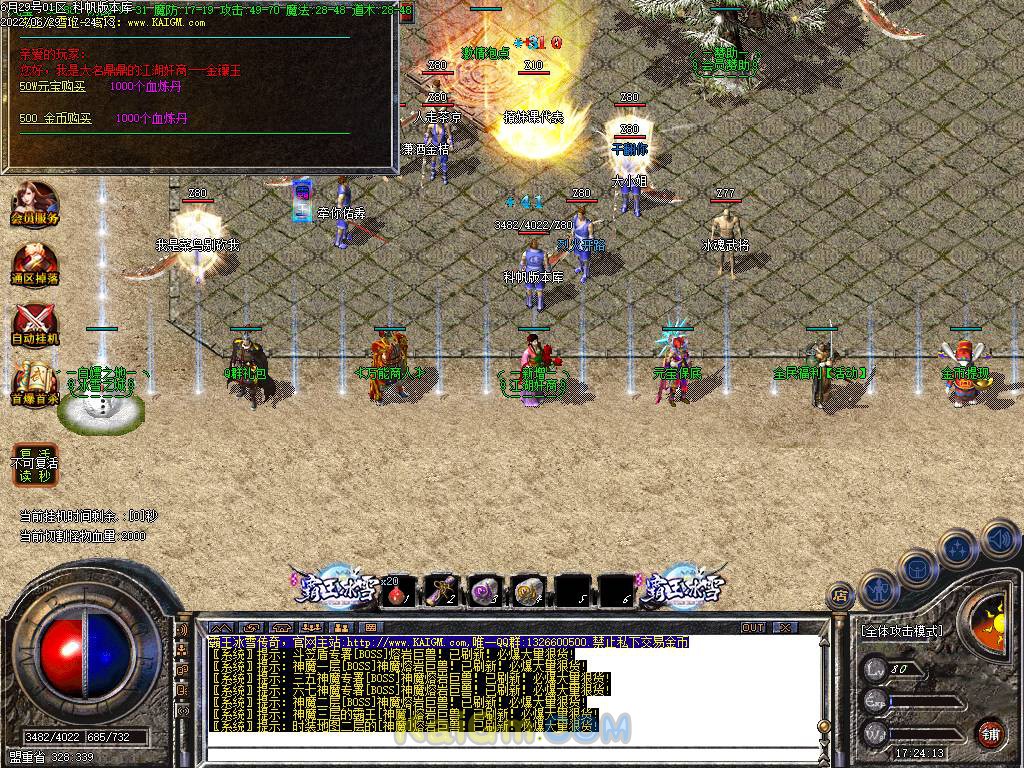This screenshot has height=768, width=1024.
Task: Select the scroll item in belt slot 2
Action: click(442, 592)
